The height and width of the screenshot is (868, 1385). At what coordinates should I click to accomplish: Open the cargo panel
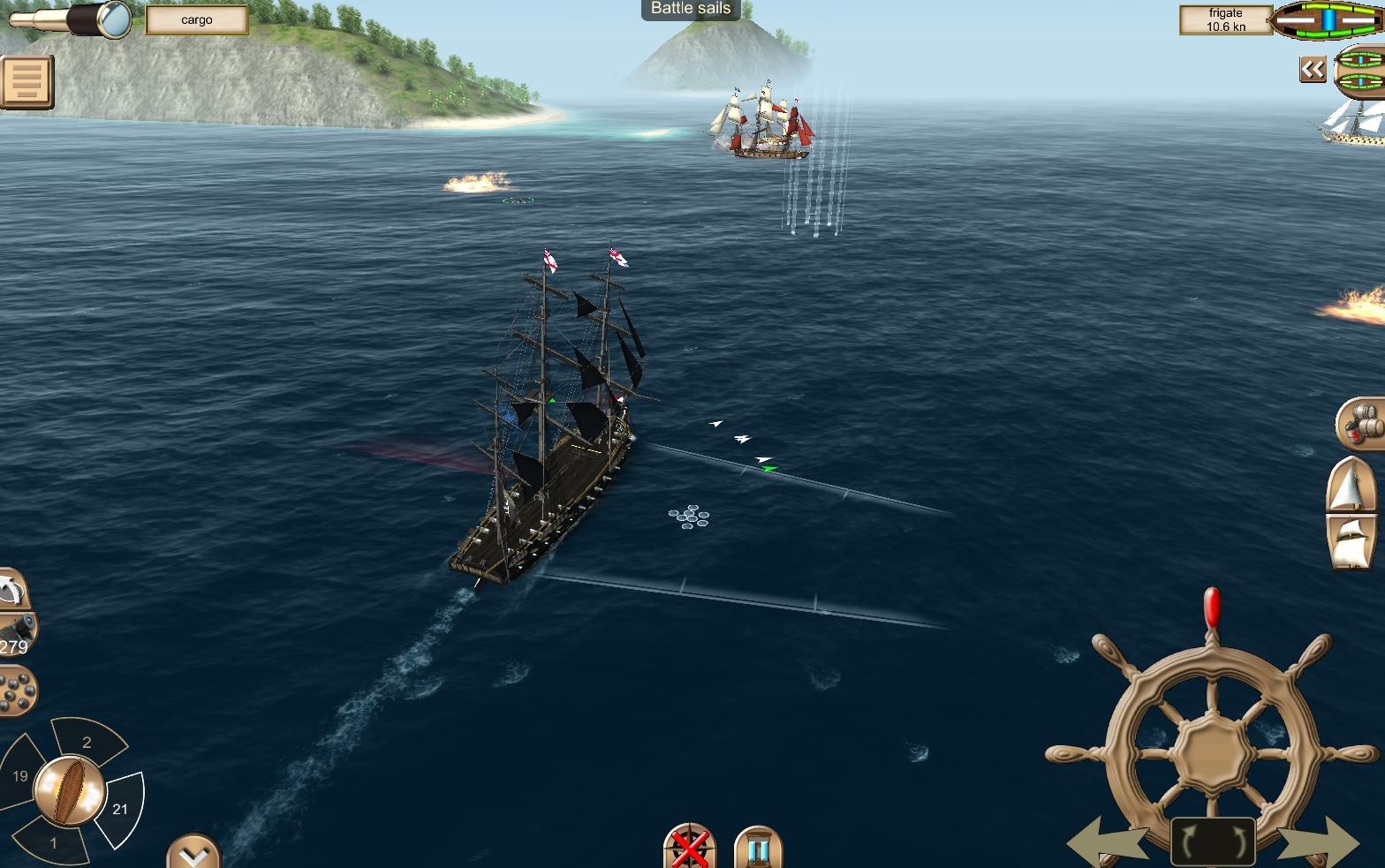click(196, 19)
